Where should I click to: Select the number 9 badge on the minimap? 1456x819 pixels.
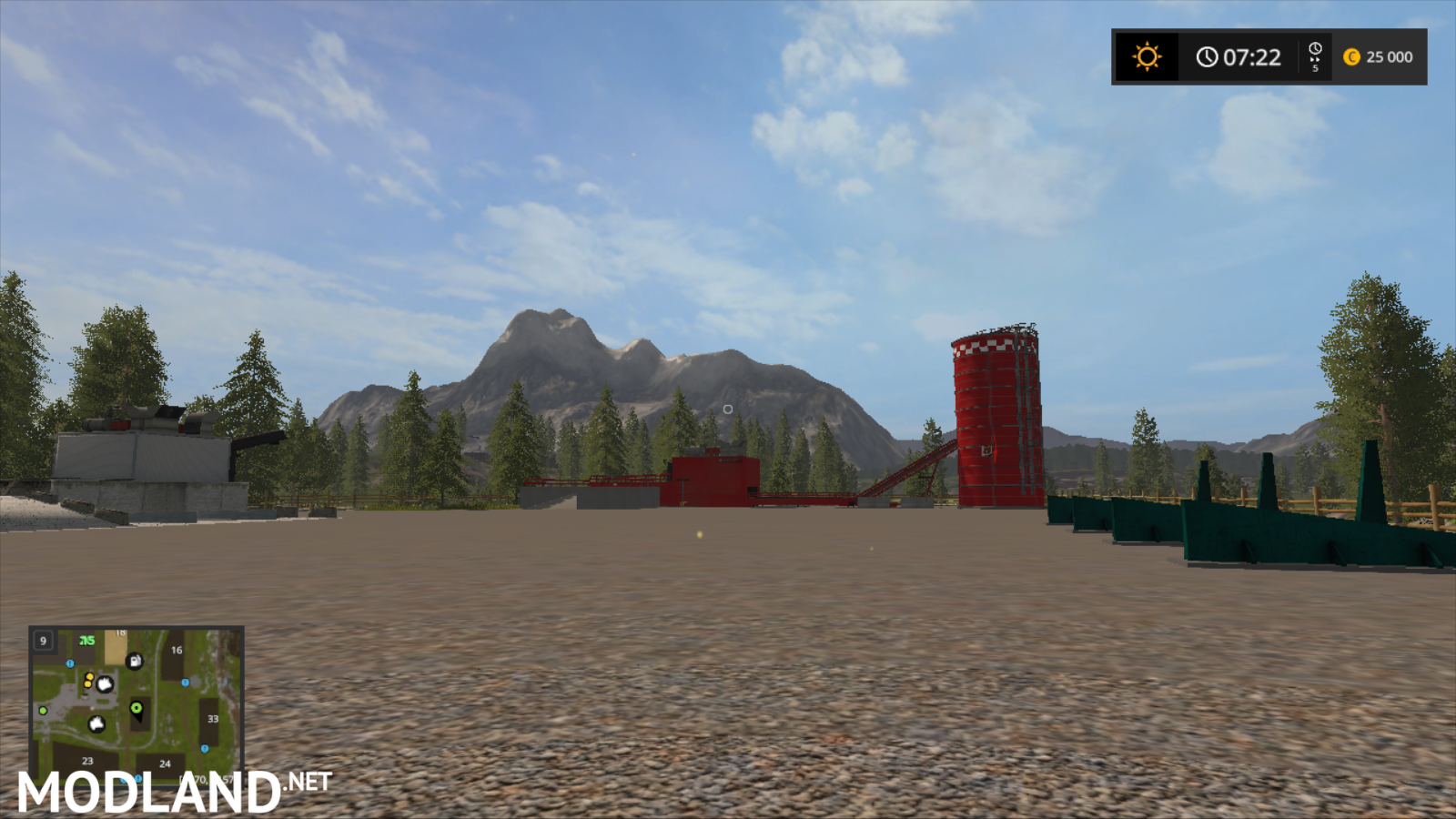pos(43,641)
